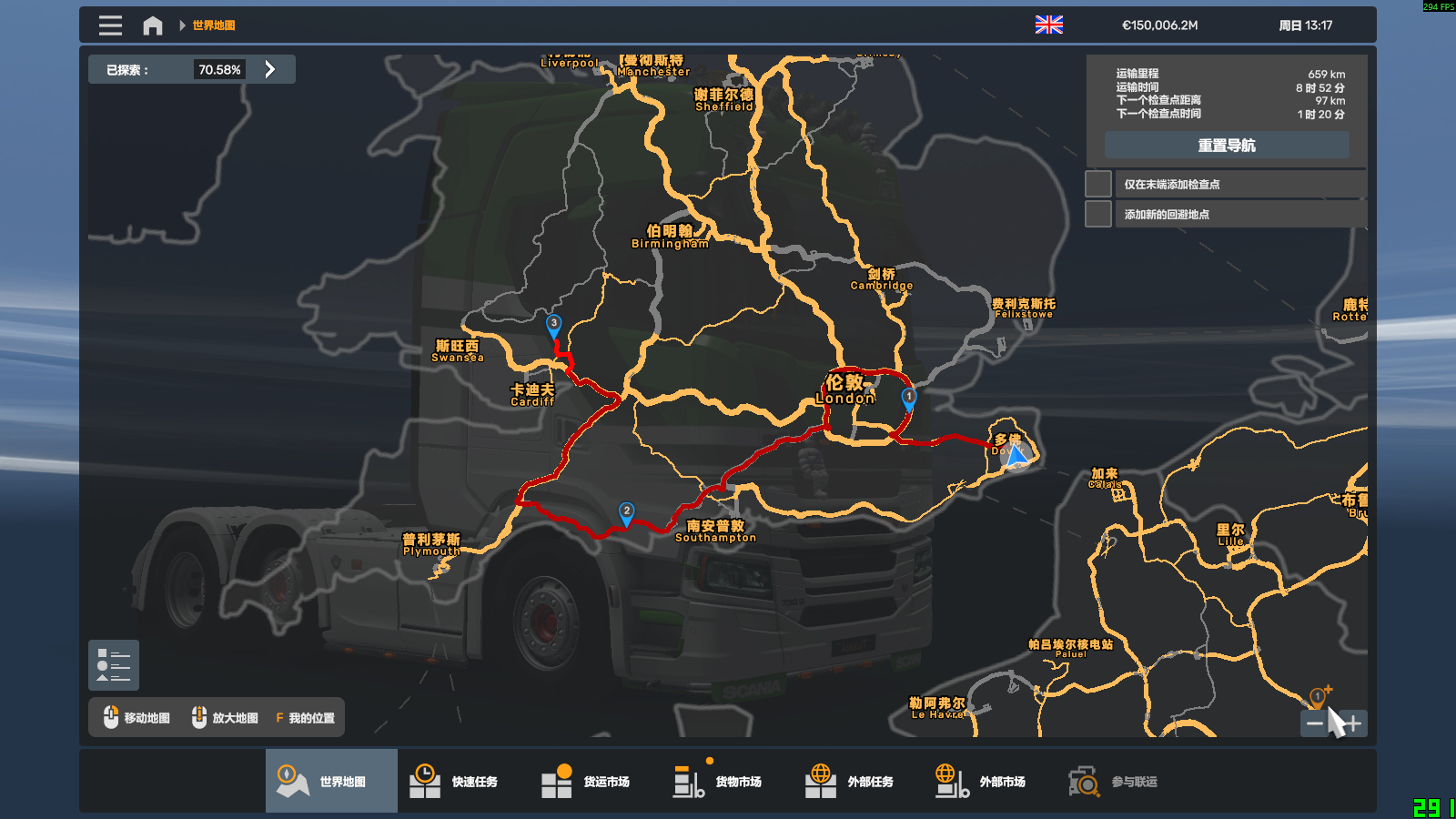Select route waypoint marker 2 near Southampton
This screenshot has height=819, width=1456.
point(626,512)
